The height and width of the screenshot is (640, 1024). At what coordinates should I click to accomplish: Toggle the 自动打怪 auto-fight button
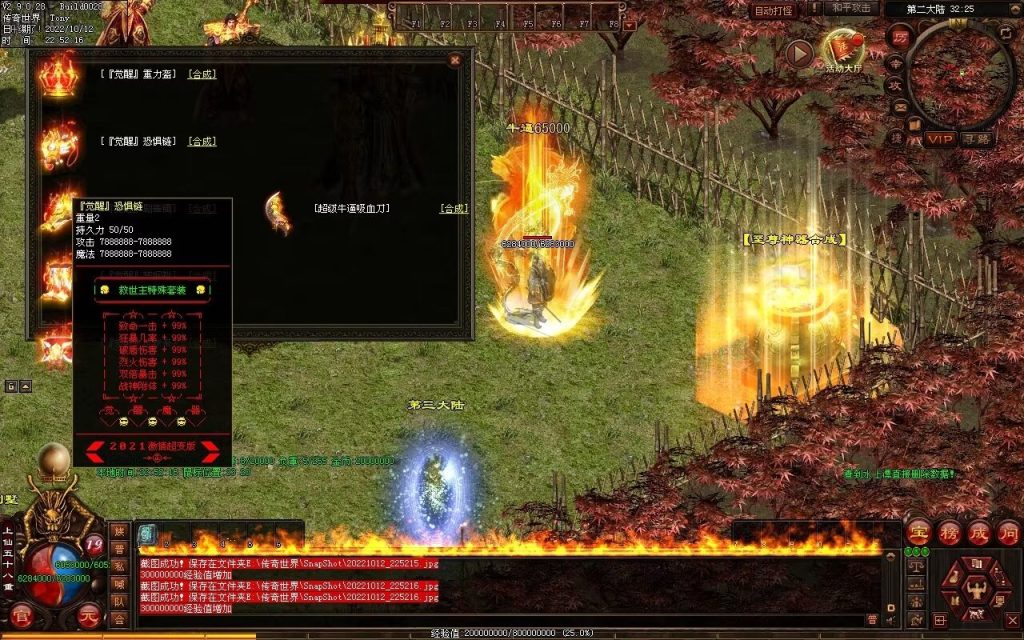[773, 11]
